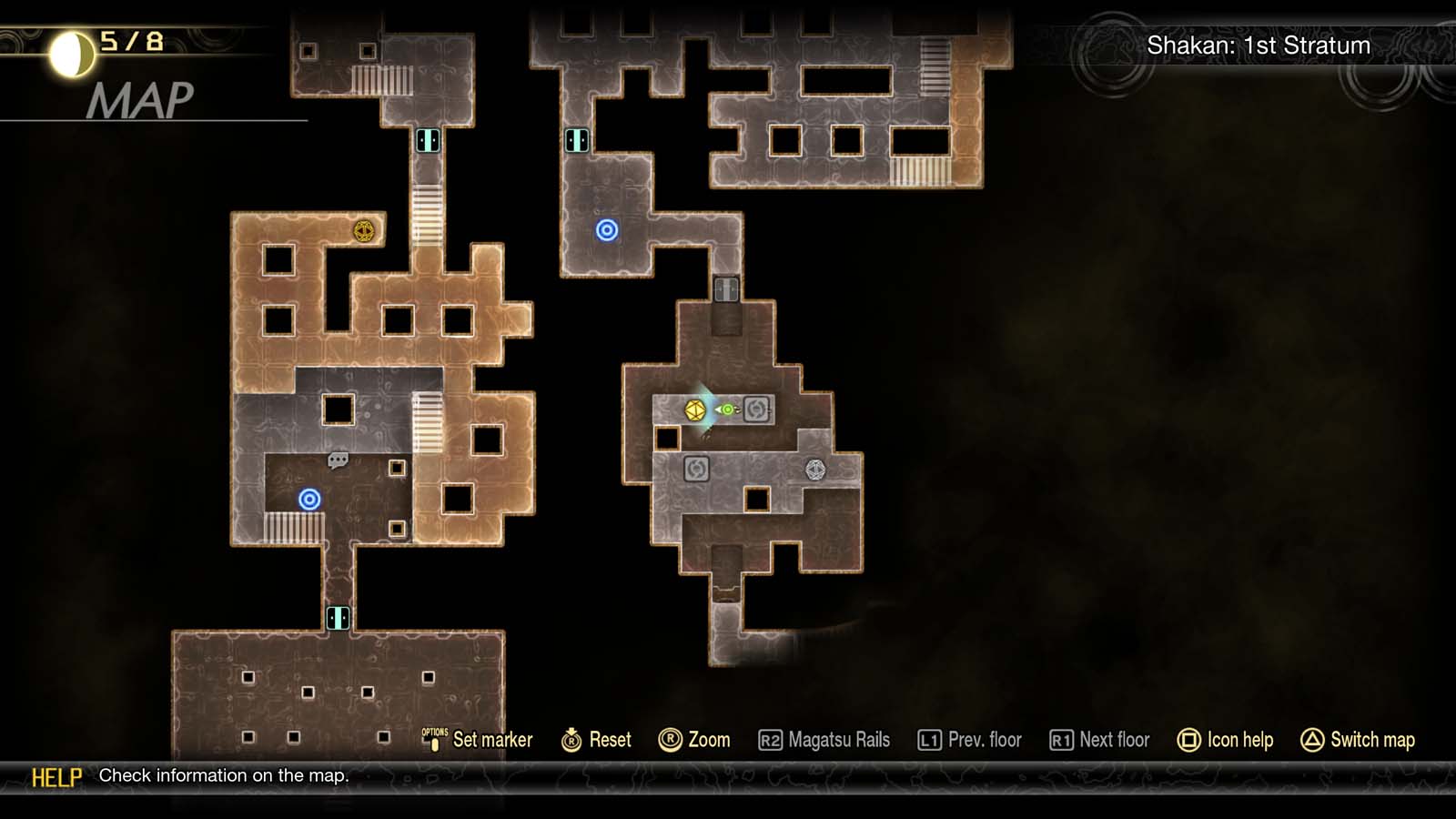This screenshot has height=819, width=1456.
Task: Click the teal door between the two upper-left rooms
Action: tap(427, 139)
